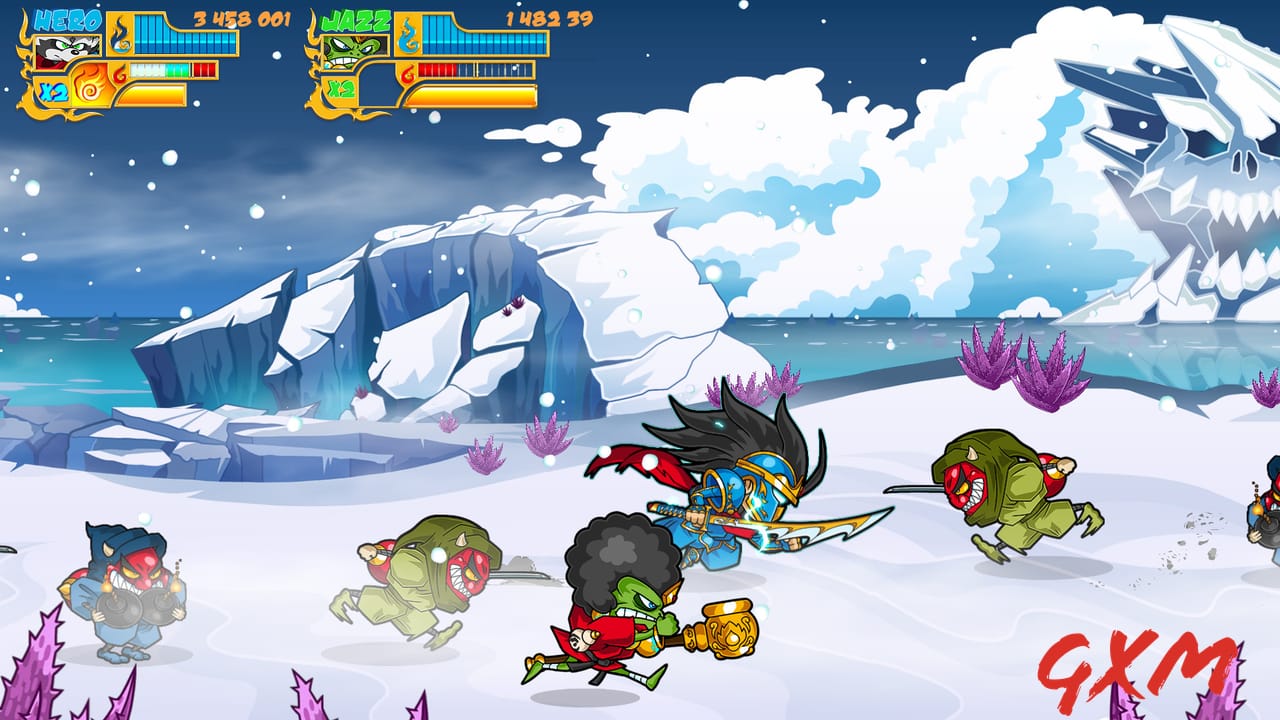Select the blue flame spirit icon on JAZZ's bar
The width and height of the screenshot is (1280, 720).
point(407,37)
